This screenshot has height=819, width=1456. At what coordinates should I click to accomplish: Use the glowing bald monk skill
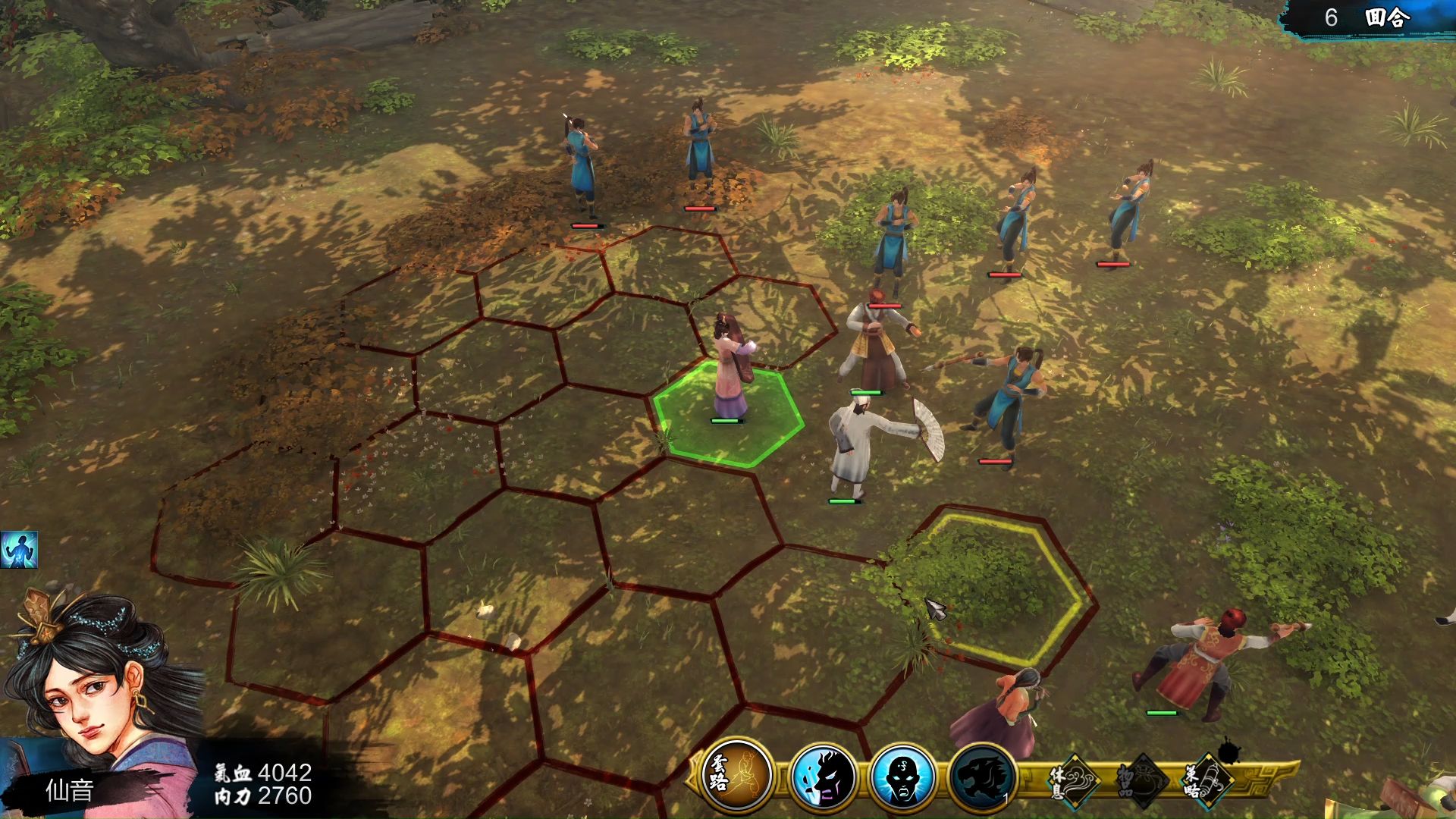[902, 777]
